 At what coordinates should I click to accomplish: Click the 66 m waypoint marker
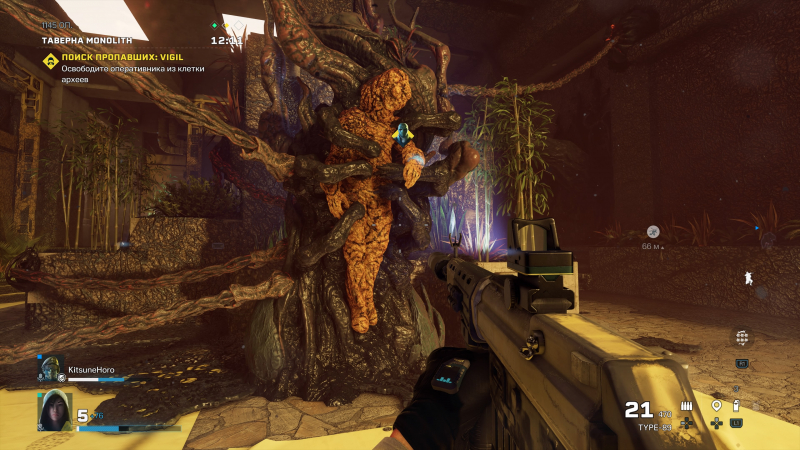point(652,232)
